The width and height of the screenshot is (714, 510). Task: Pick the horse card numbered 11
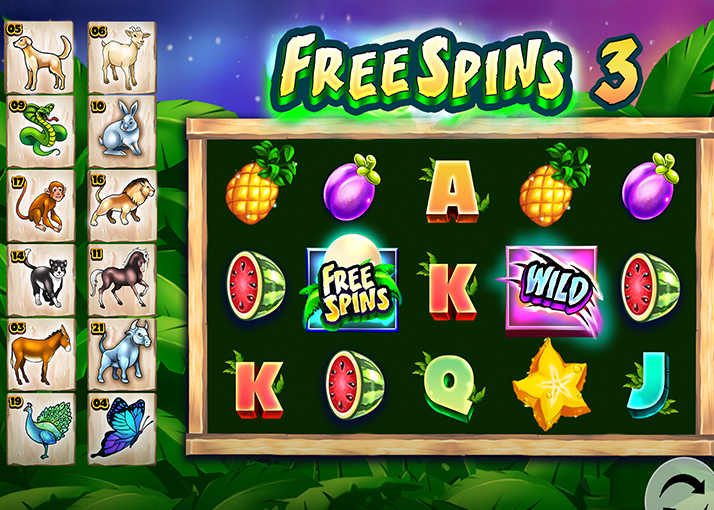click(122, 278)
